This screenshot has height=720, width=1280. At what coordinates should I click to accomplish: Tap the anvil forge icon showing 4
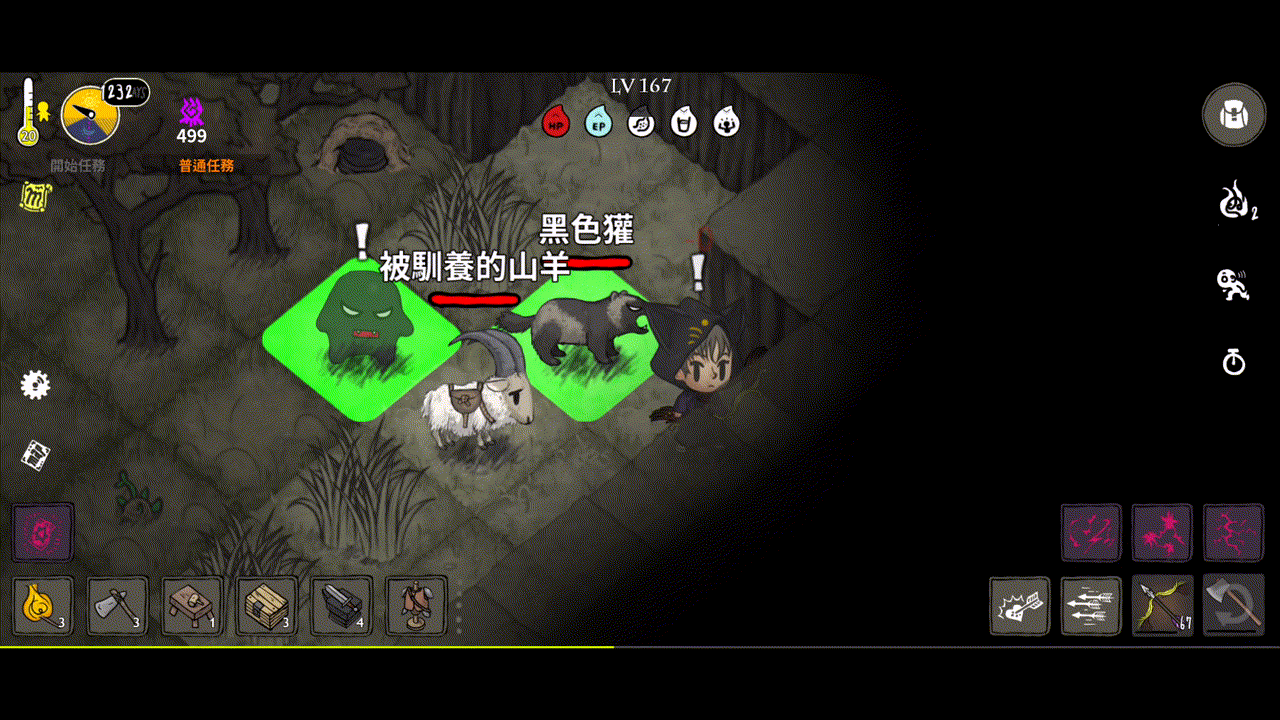point(341,606)
